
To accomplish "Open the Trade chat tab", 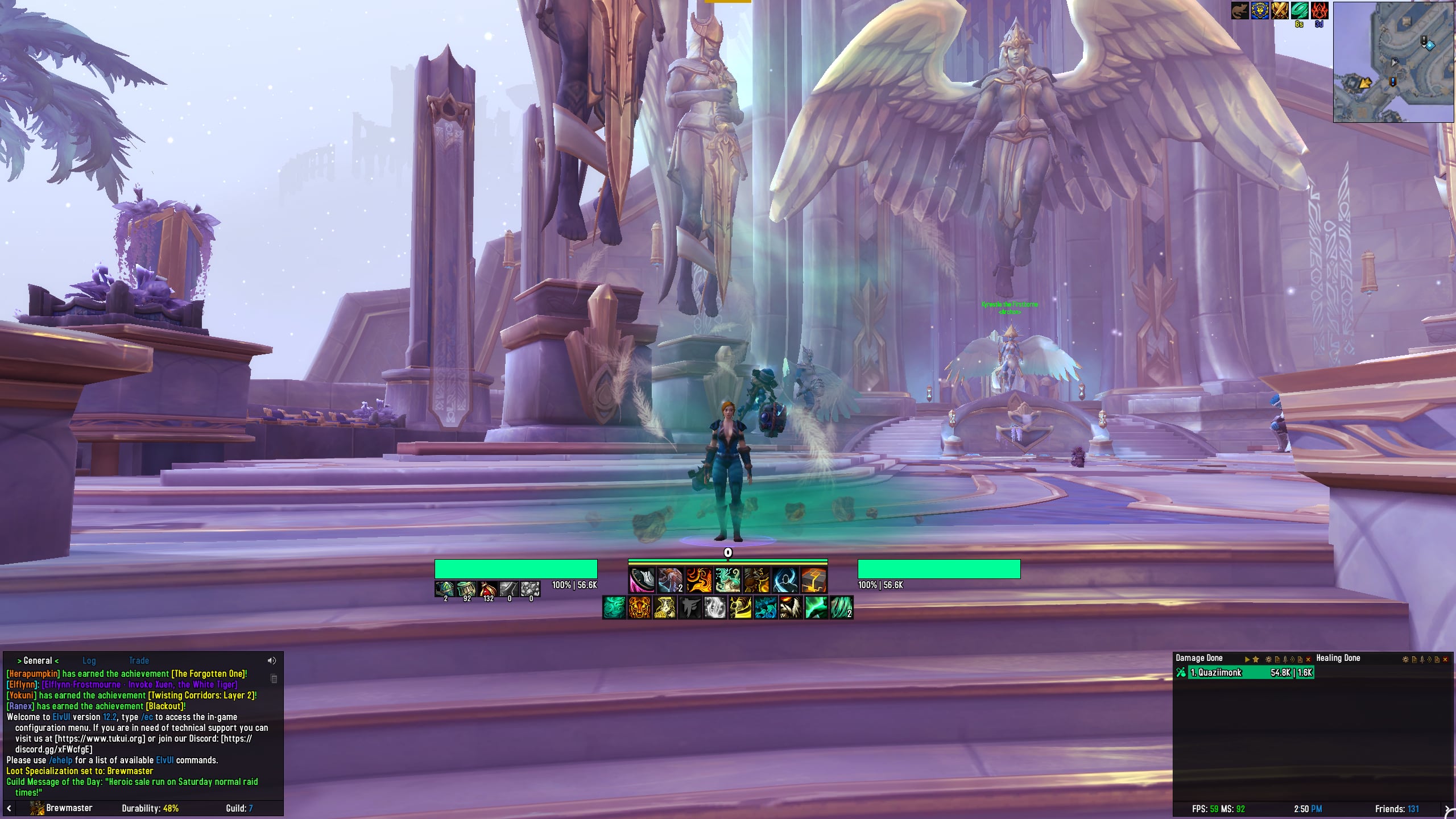I will (139, 660).
